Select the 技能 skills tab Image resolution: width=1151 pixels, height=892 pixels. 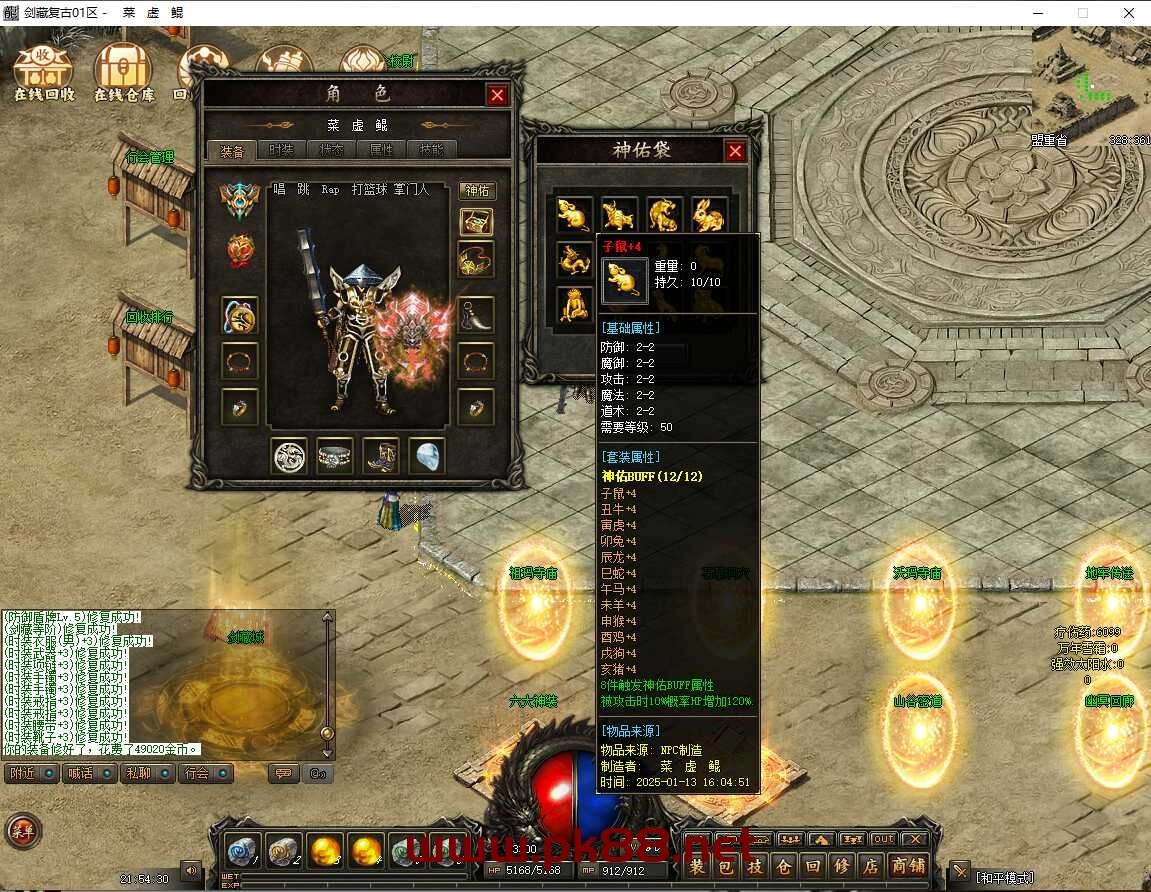click(432, 151)
